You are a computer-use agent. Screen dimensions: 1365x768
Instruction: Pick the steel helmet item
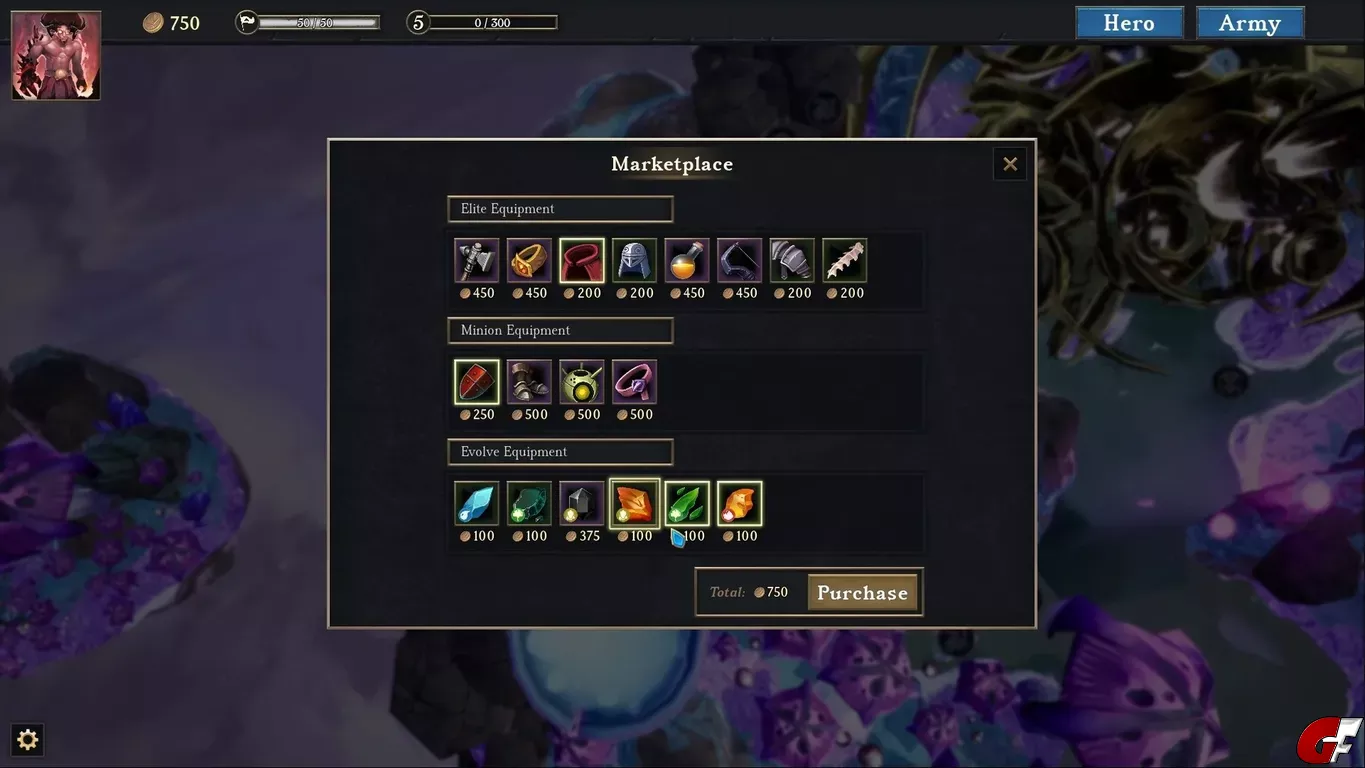634,261
